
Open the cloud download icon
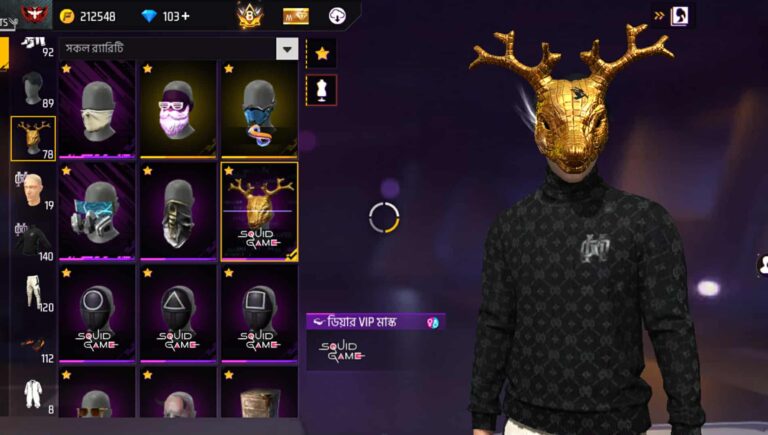[337, 16]
